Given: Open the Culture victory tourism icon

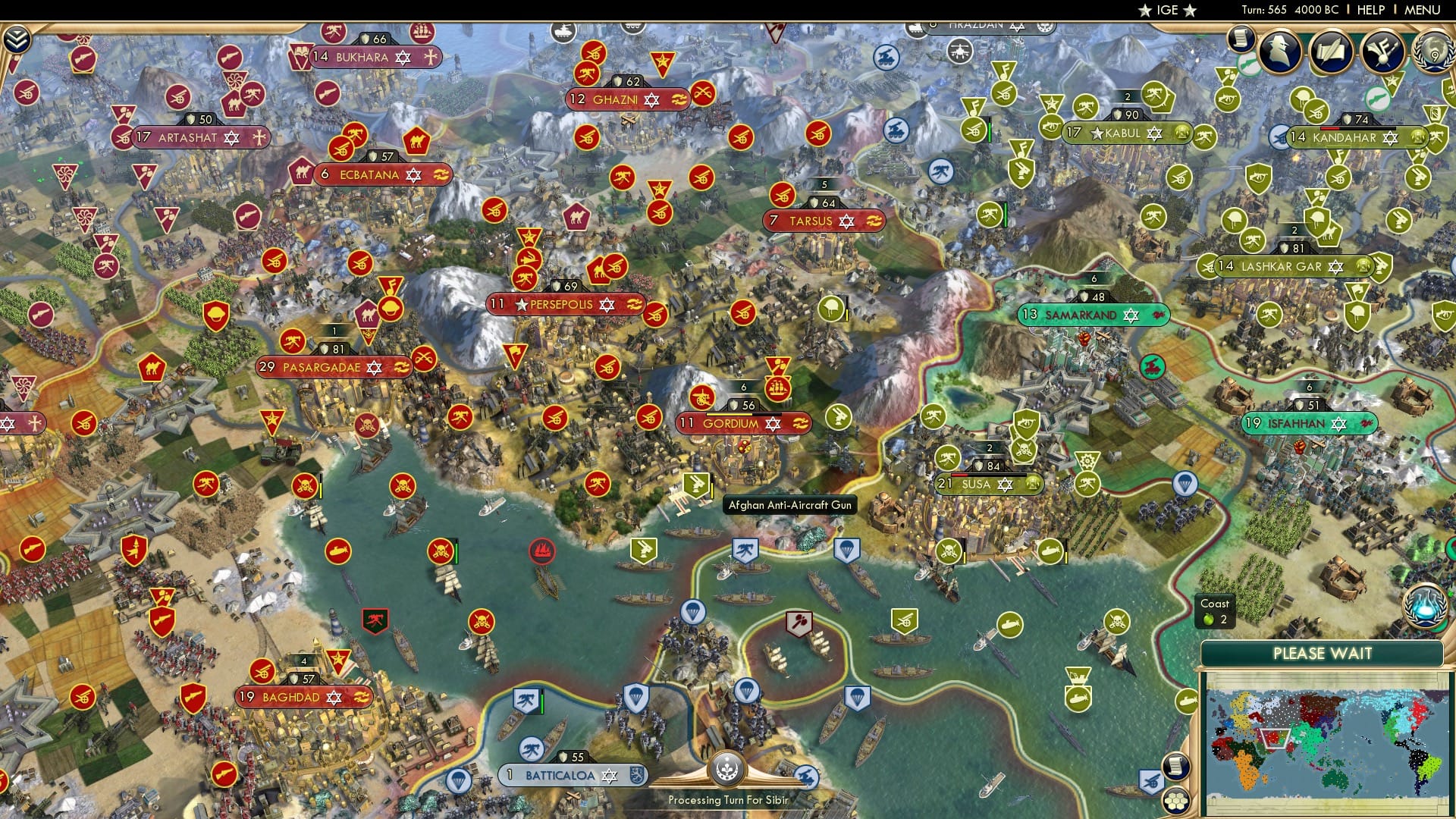Looking at the screenshot, I should coord(1382,50).
